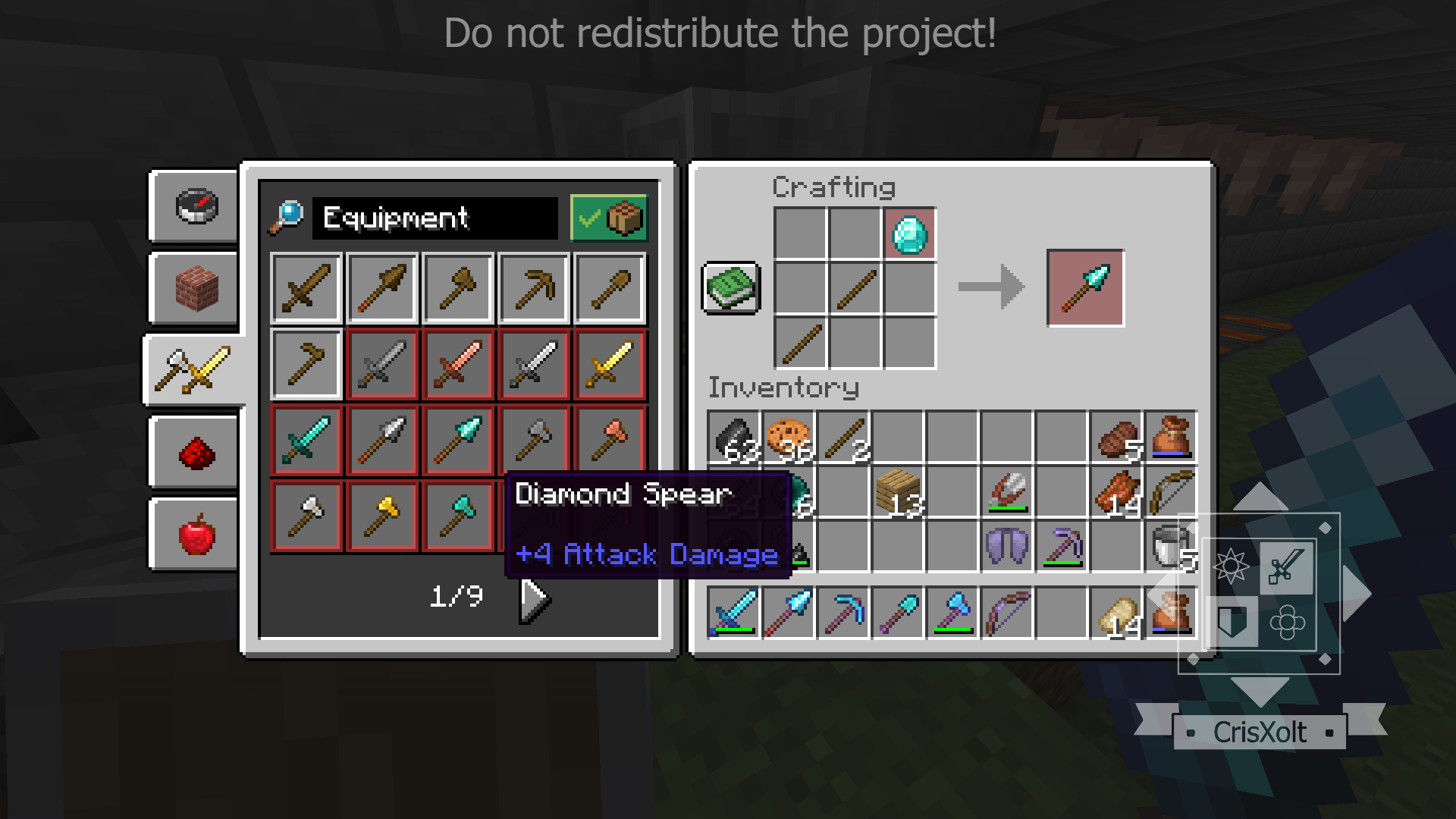Switch to the brick building blocks tab
Image resolution: width=1456 pixels, height=819 pixels.
click(196, 288)
